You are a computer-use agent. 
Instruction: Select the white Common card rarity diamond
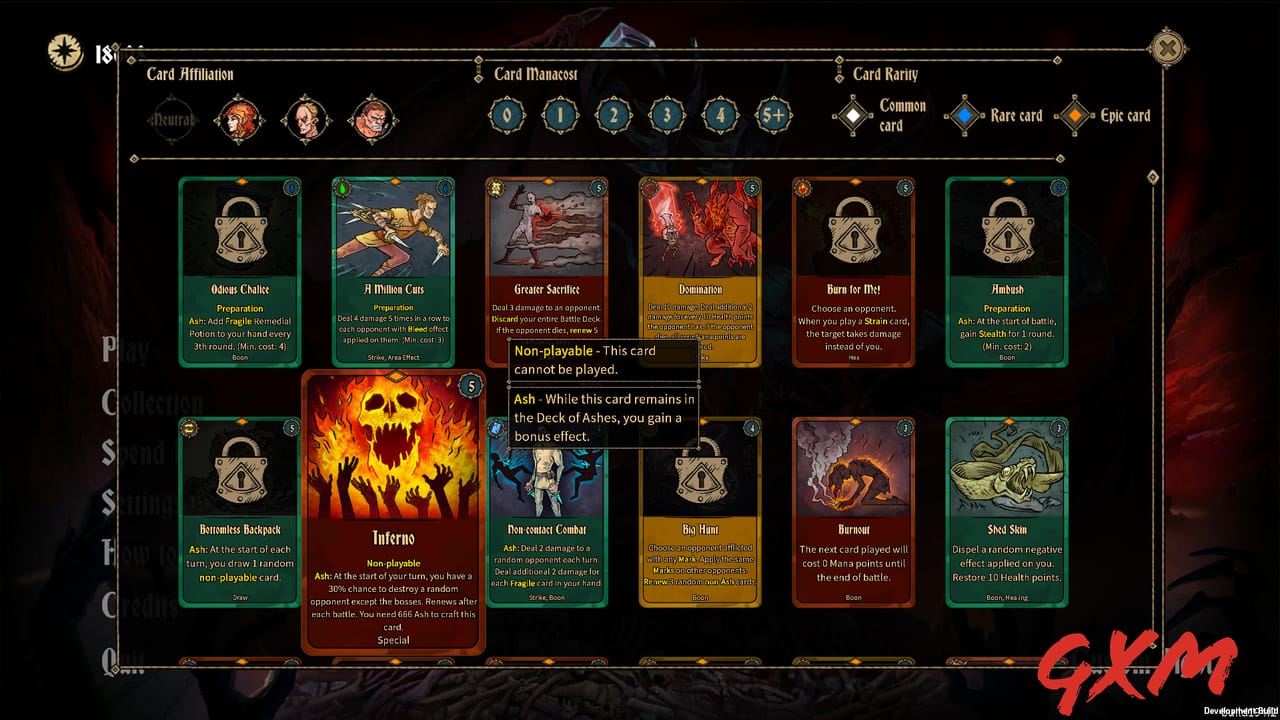pos(853,115)
